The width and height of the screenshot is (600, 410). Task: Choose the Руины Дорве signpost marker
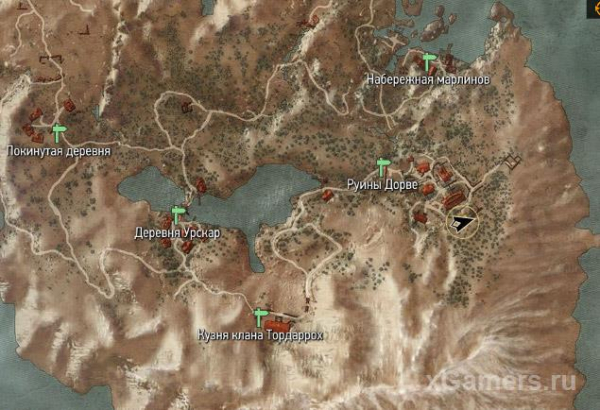point(382,166)
